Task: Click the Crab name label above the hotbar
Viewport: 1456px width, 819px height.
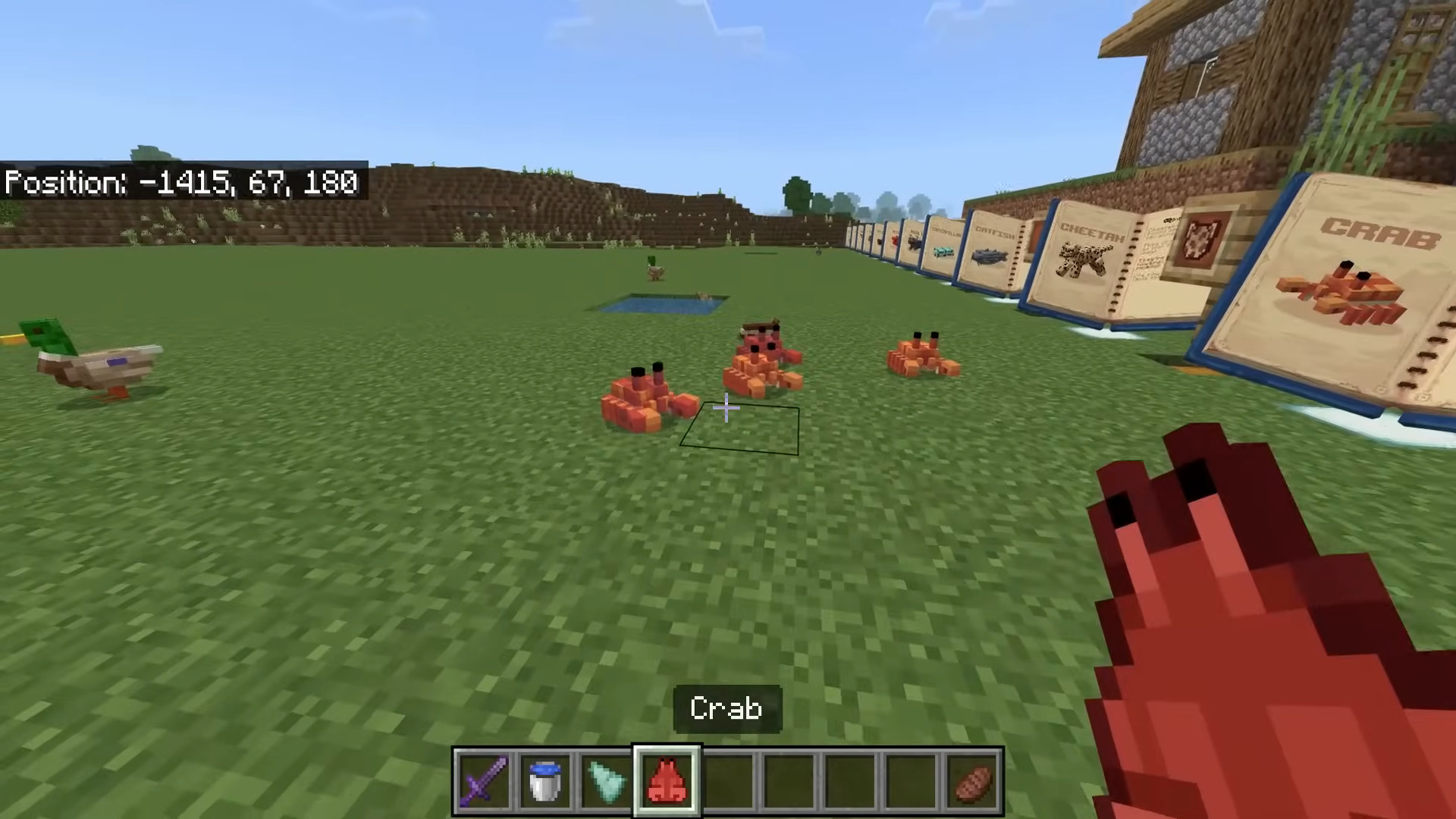Action: 726,708
